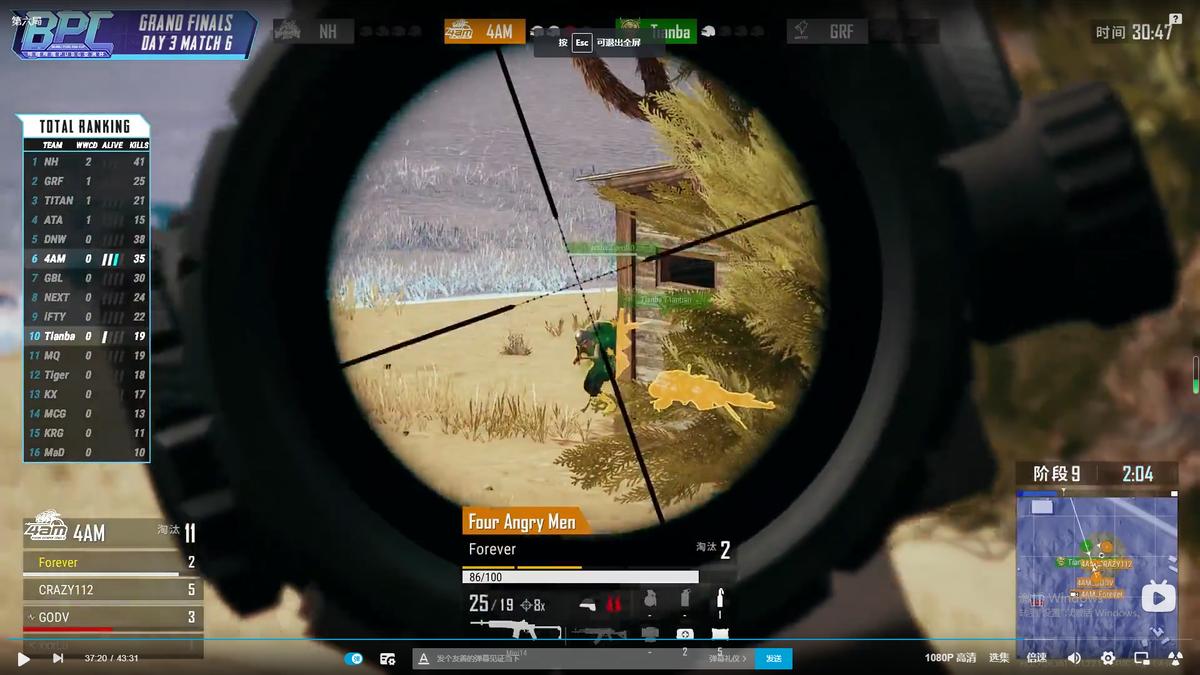Click the 4AM team tab in the top bar
This screenshot has height=675, width=1200.
[x=484, y=32]
